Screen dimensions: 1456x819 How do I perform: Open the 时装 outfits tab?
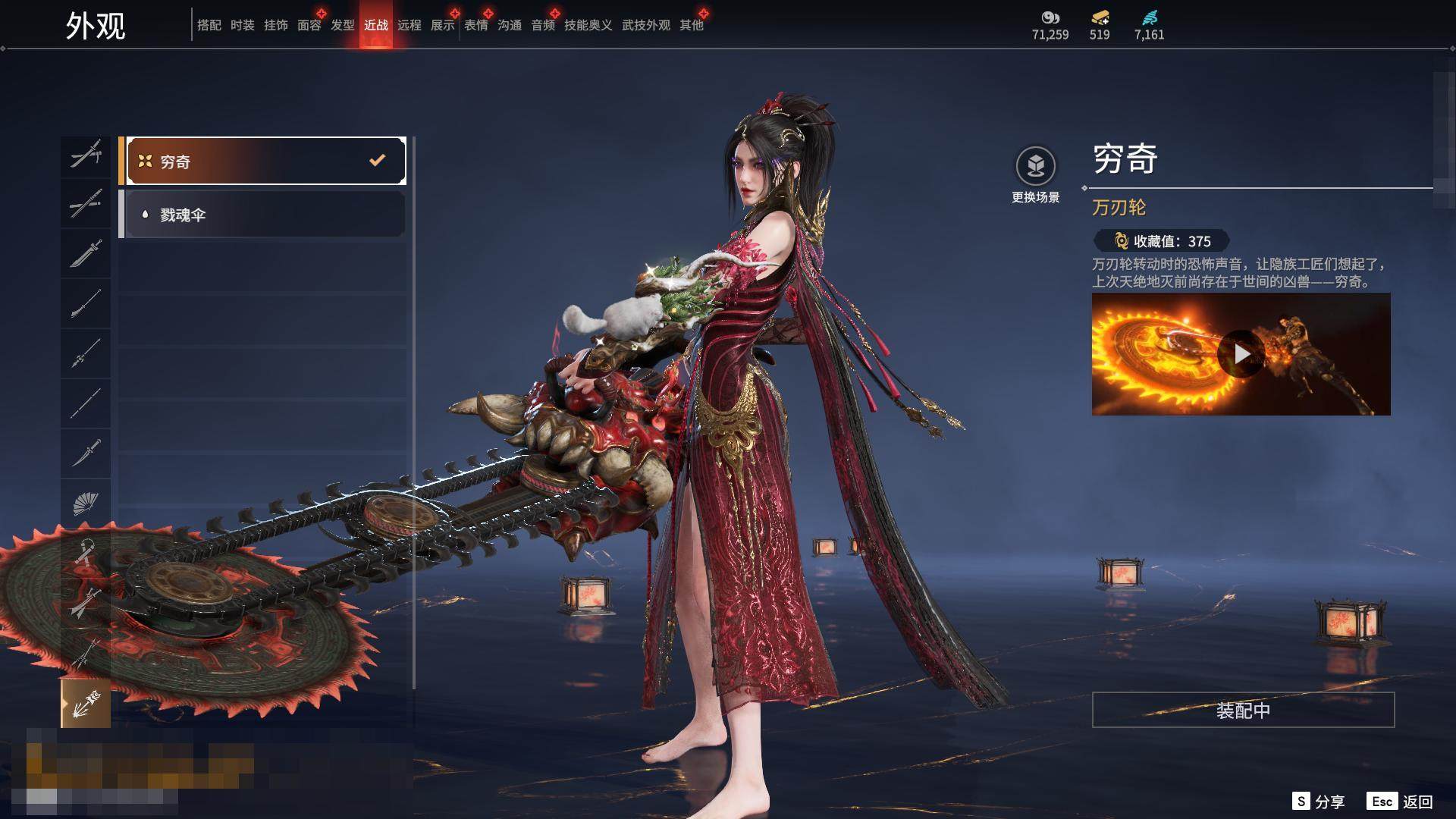point(242,25)
